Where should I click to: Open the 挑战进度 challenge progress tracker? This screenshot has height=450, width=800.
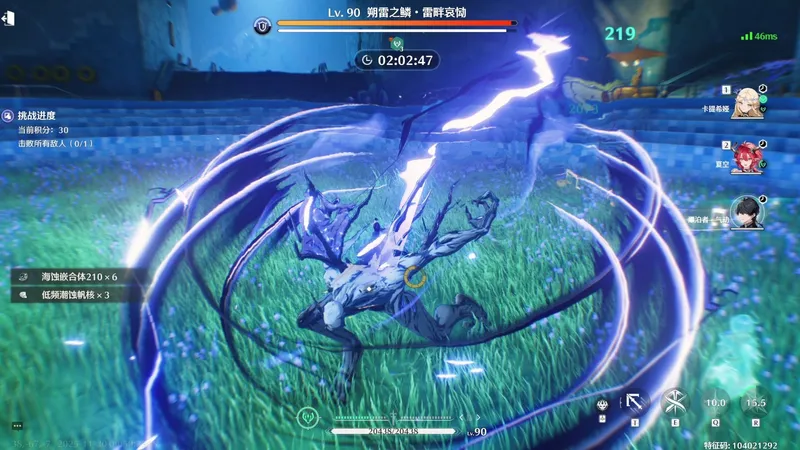(x=35, y=116)
